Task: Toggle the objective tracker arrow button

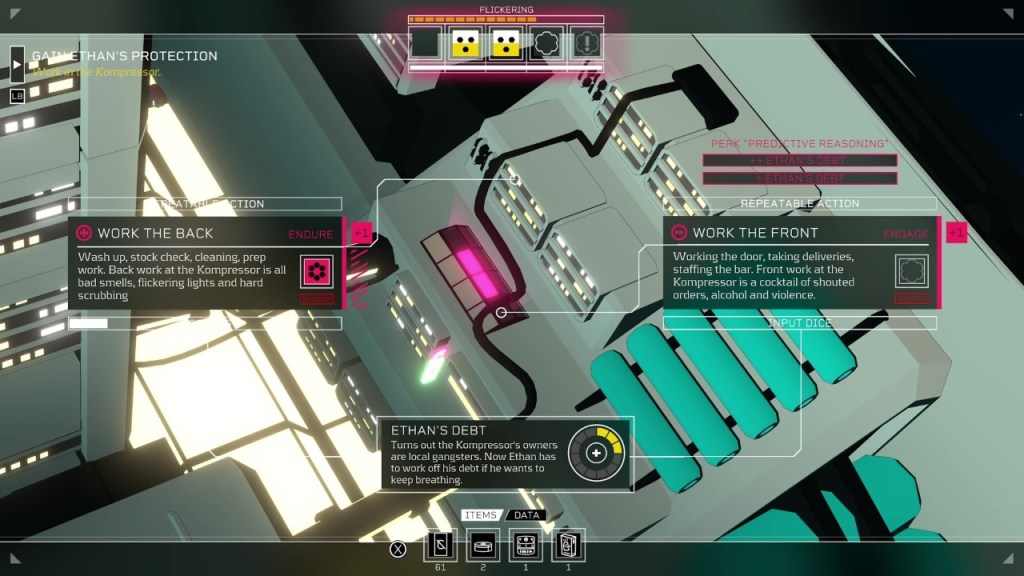Action: (17, 64)
